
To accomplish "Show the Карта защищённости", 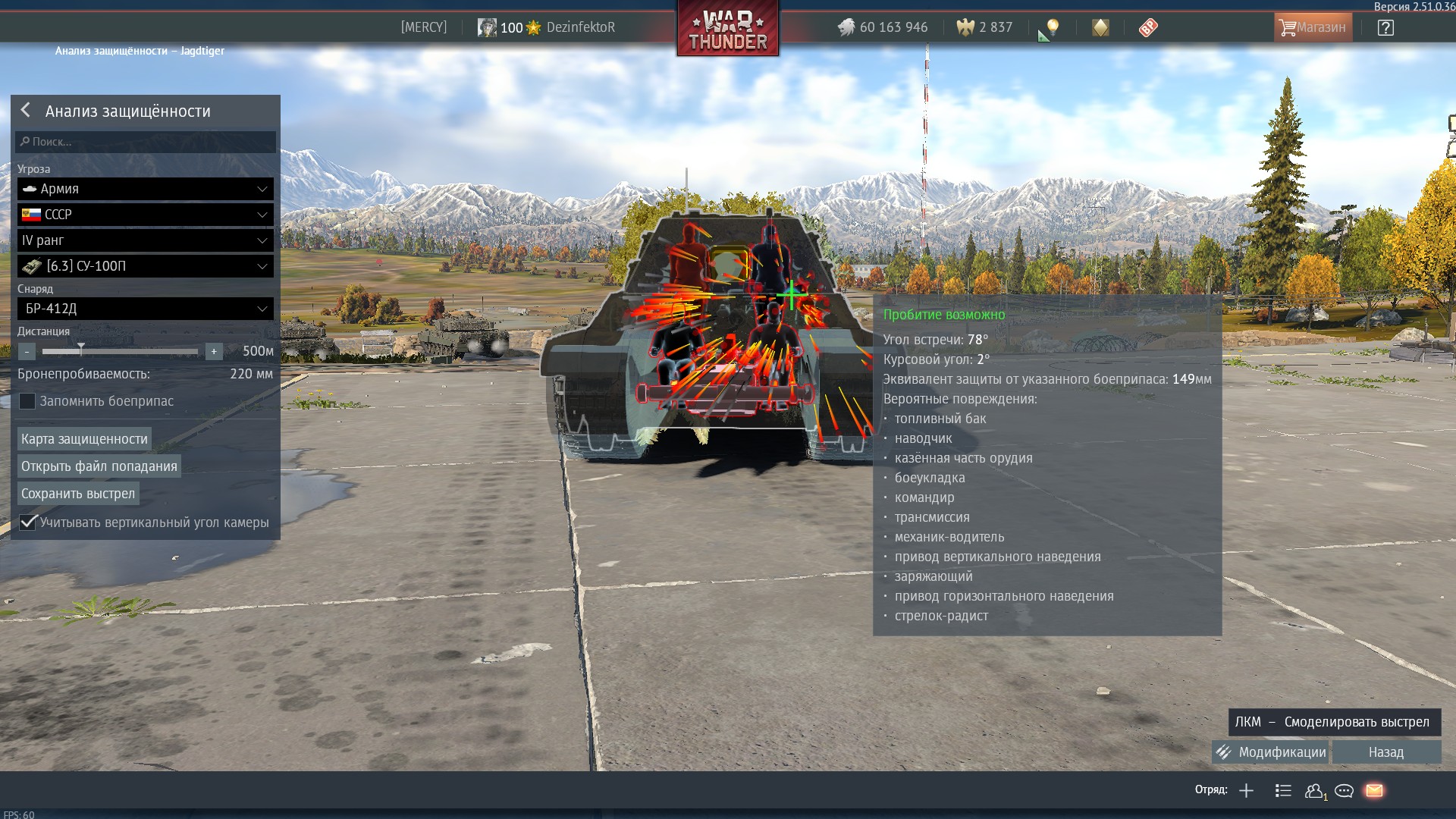I will pos(84,439).
